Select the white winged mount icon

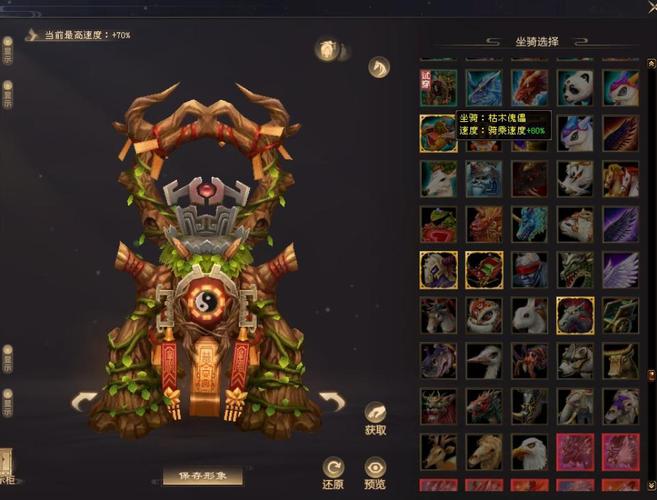(x=621, y=269)
